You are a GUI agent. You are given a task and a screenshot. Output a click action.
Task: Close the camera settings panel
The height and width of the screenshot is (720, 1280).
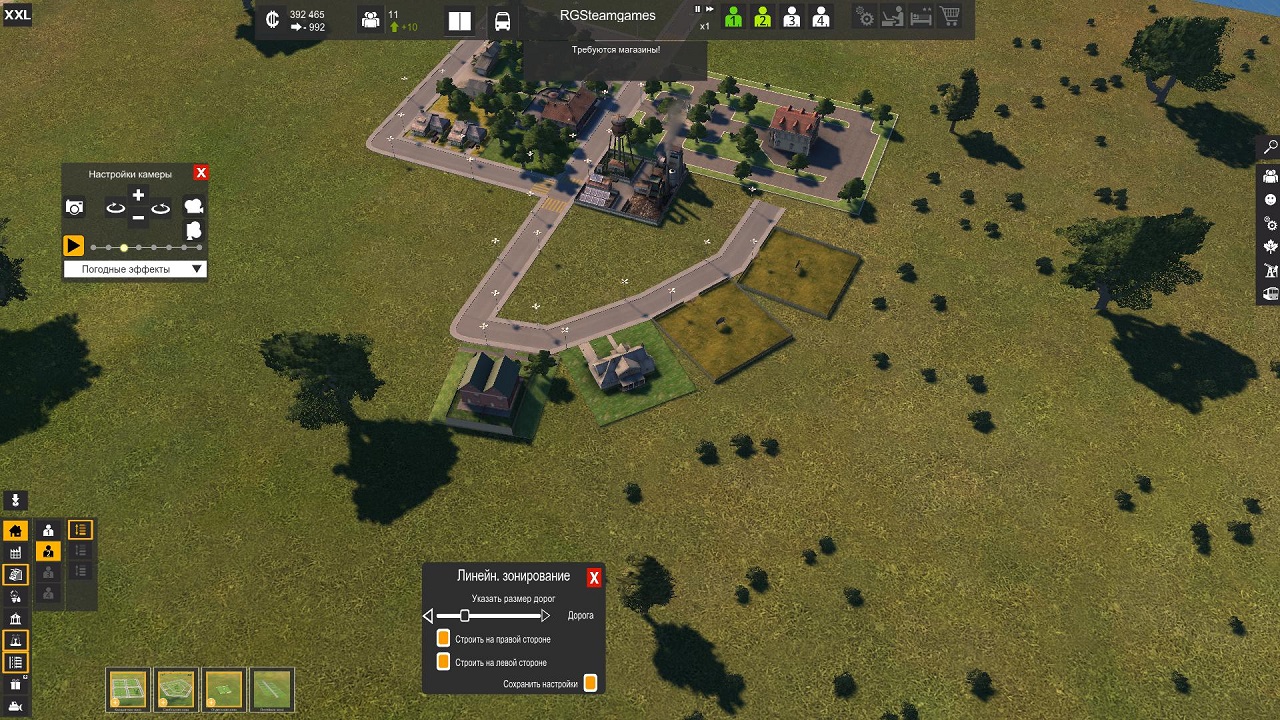click(201, 173)
